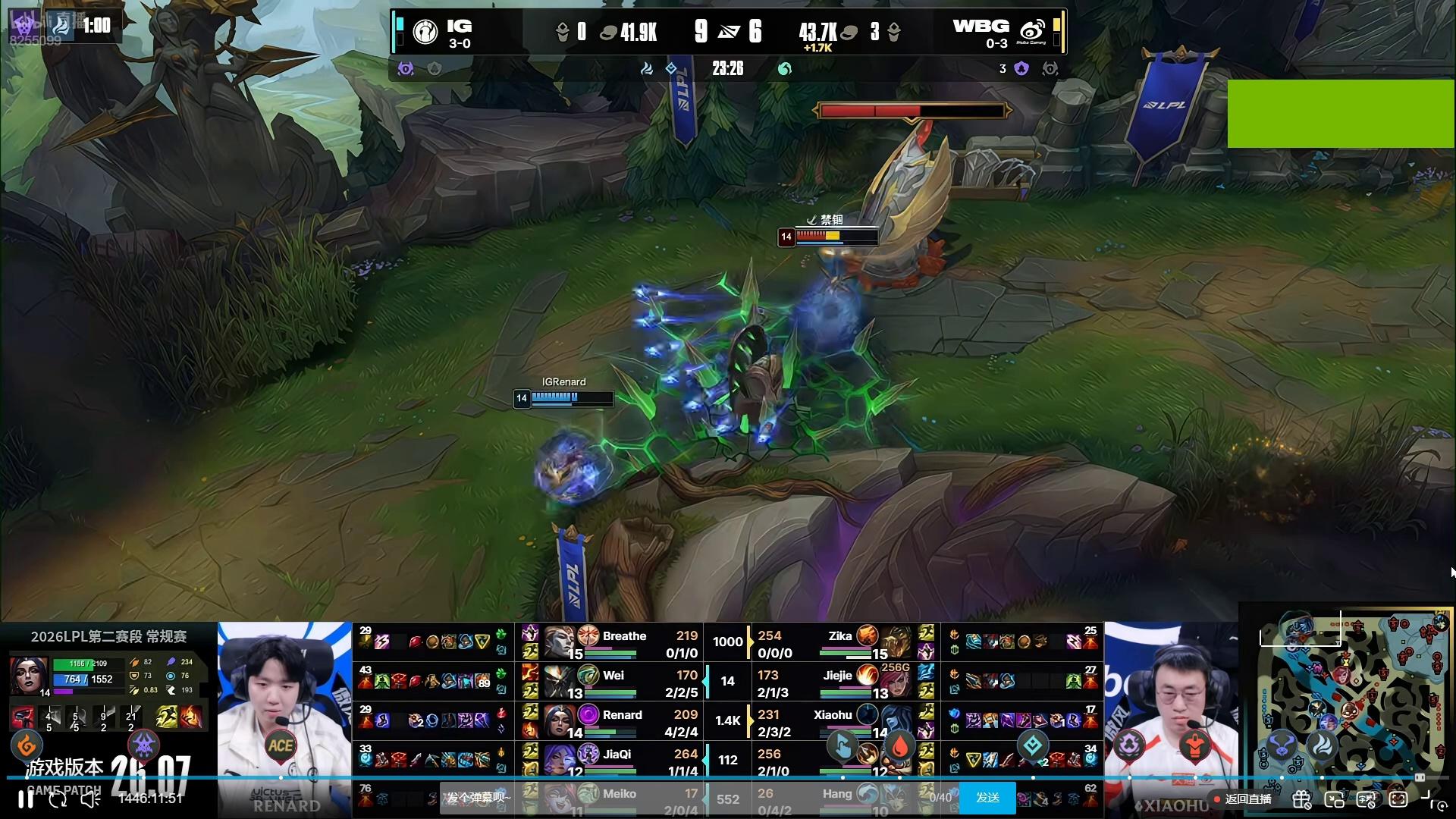Image resolution: width=1456 pixels, height=819 pixels.
Task: Select Breathe's champion portrait on scoreboard
Action: (x=559, y=642)
